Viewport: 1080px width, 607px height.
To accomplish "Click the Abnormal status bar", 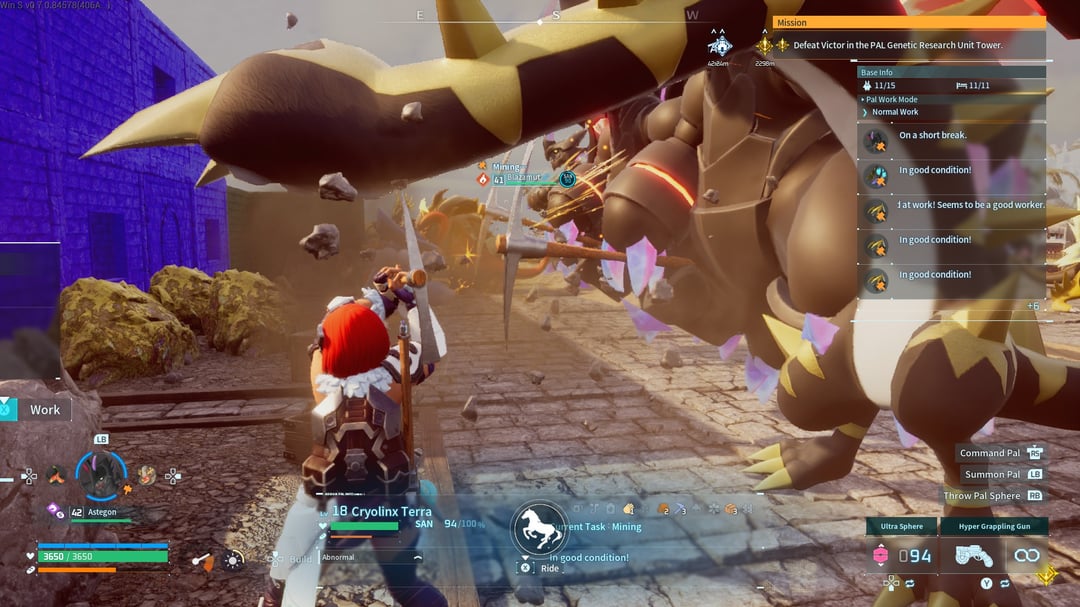I will coord(370,557).
